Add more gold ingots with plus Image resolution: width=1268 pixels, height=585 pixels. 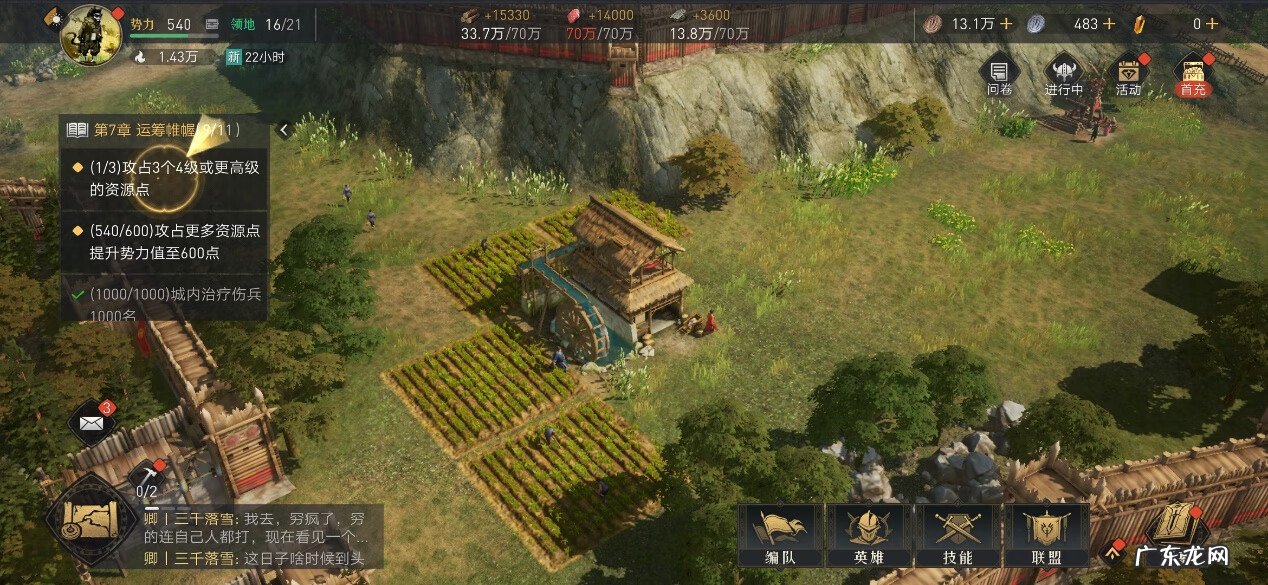pyautogui.click(x=1211, y=23)
